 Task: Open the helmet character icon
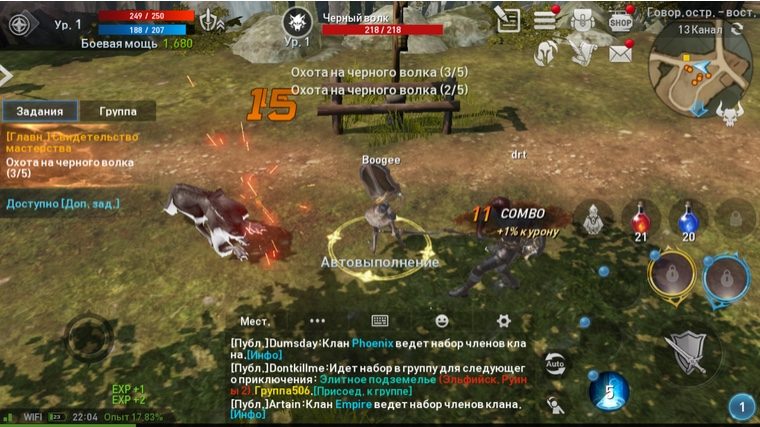point(544,53)
